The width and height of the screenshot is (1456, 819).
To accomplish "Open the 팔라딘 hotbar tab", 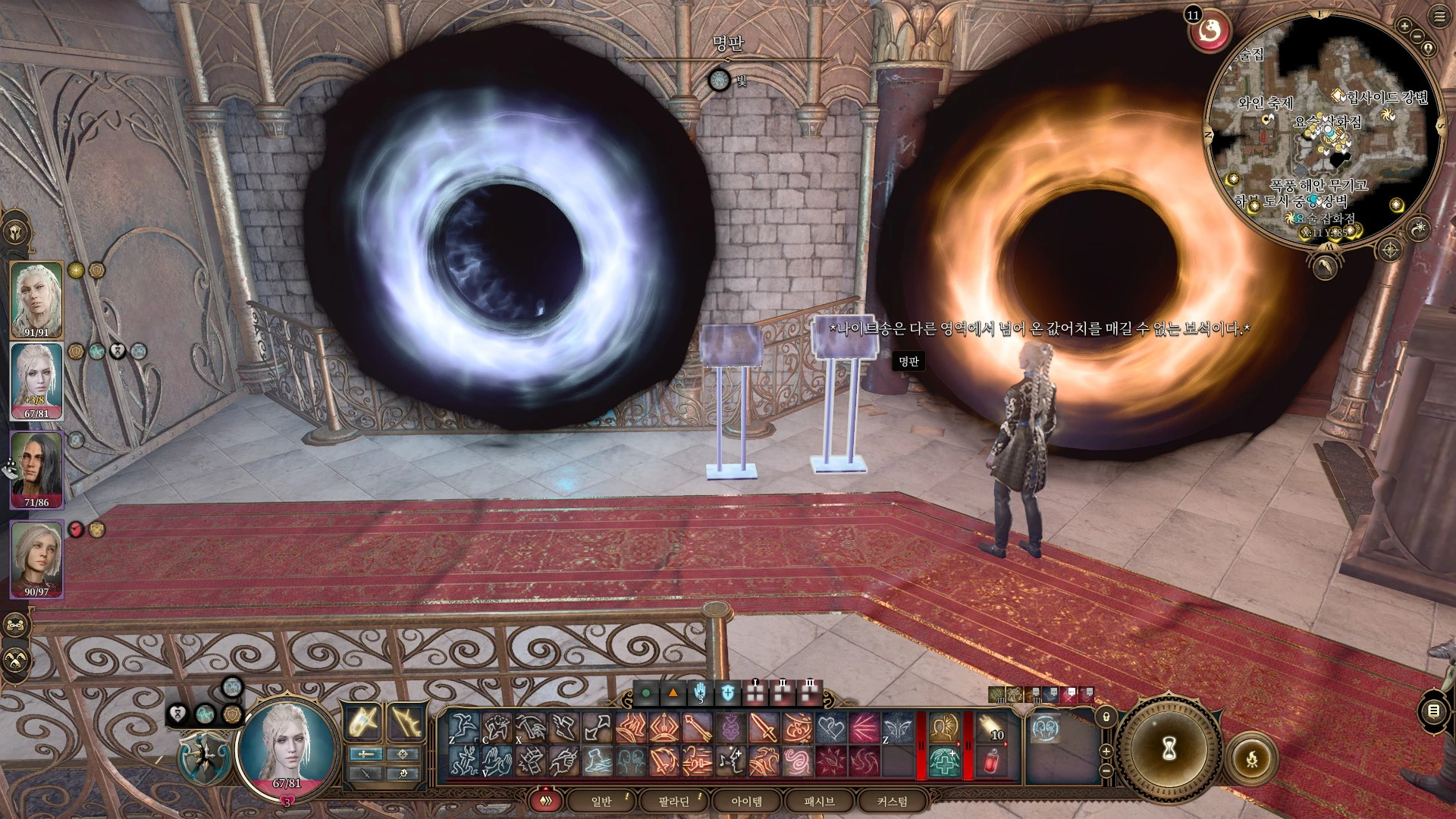I will 673,802.
